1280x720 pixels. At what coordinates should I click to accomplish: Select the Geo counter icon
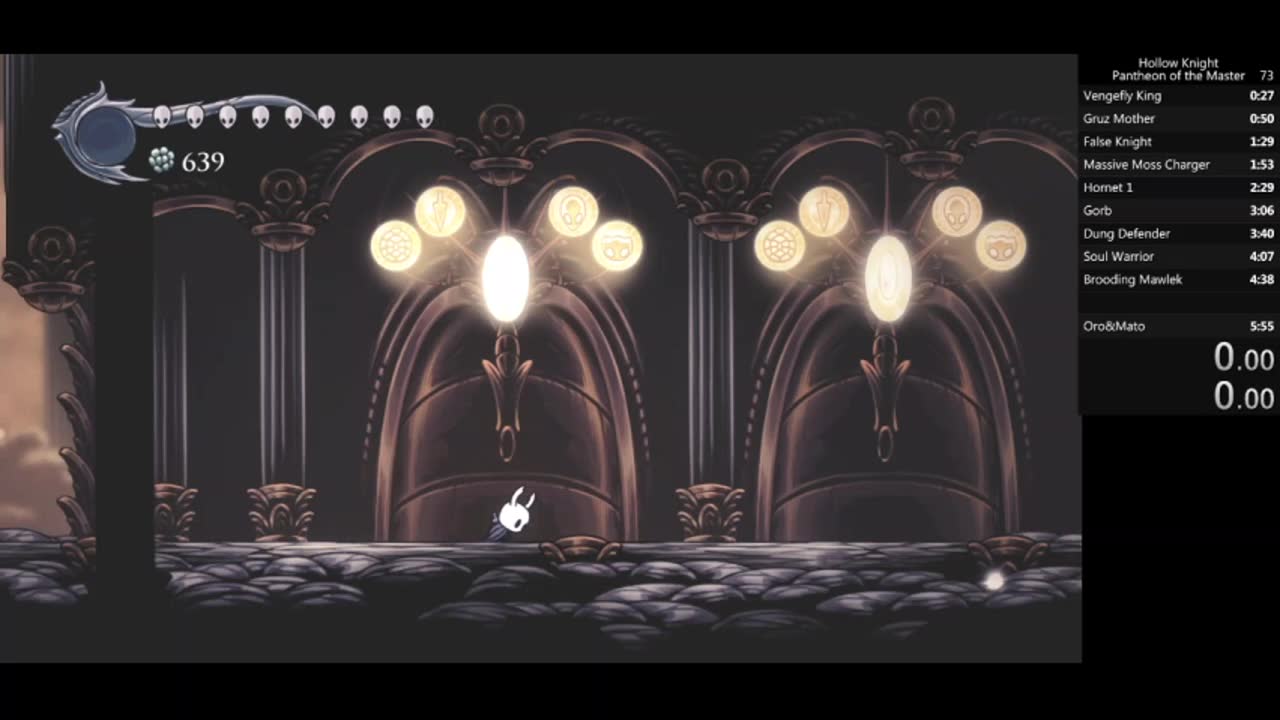coord(160,160)
